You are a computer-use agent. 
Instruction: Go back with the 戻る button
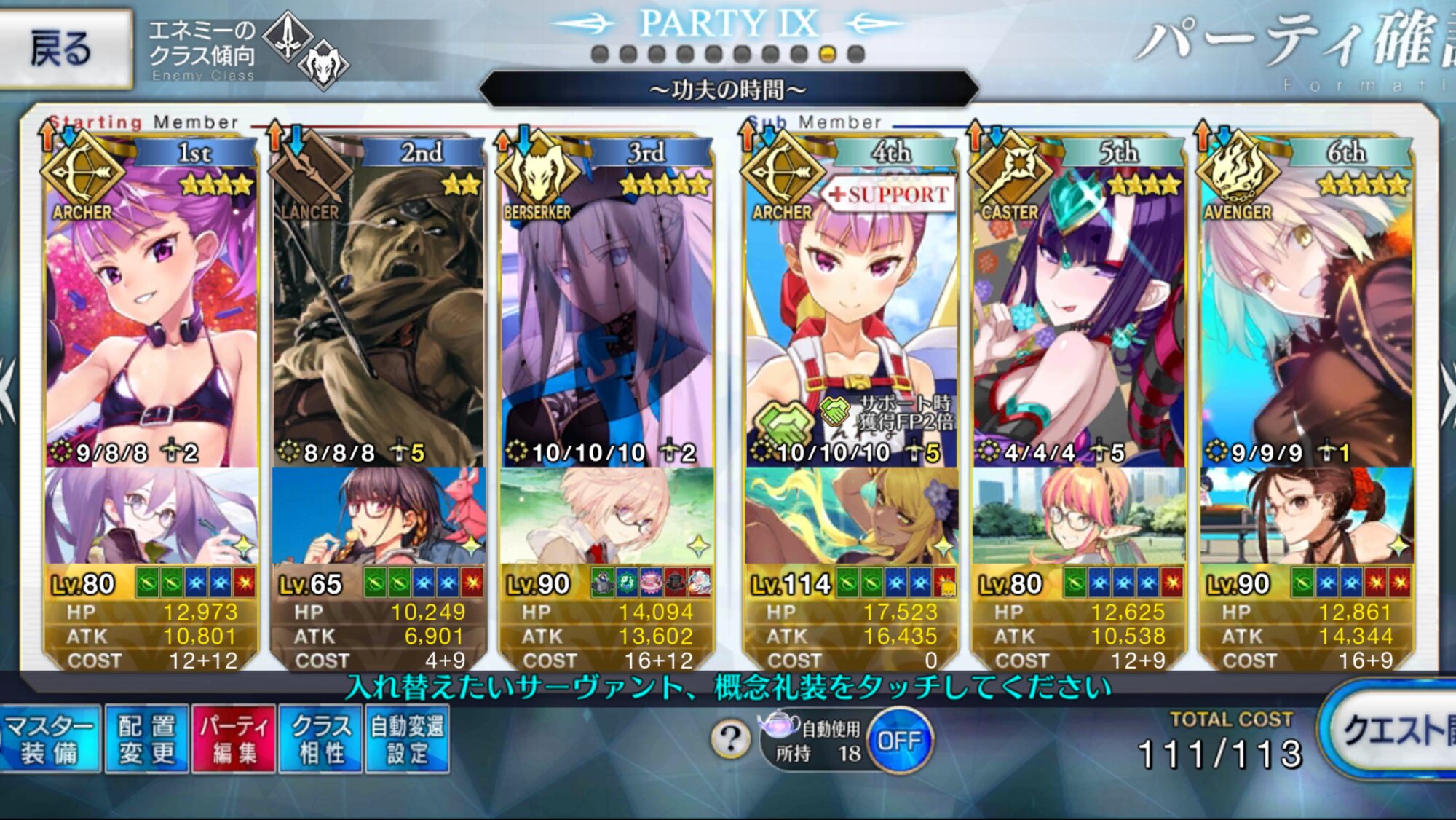(x=64, y=48)
